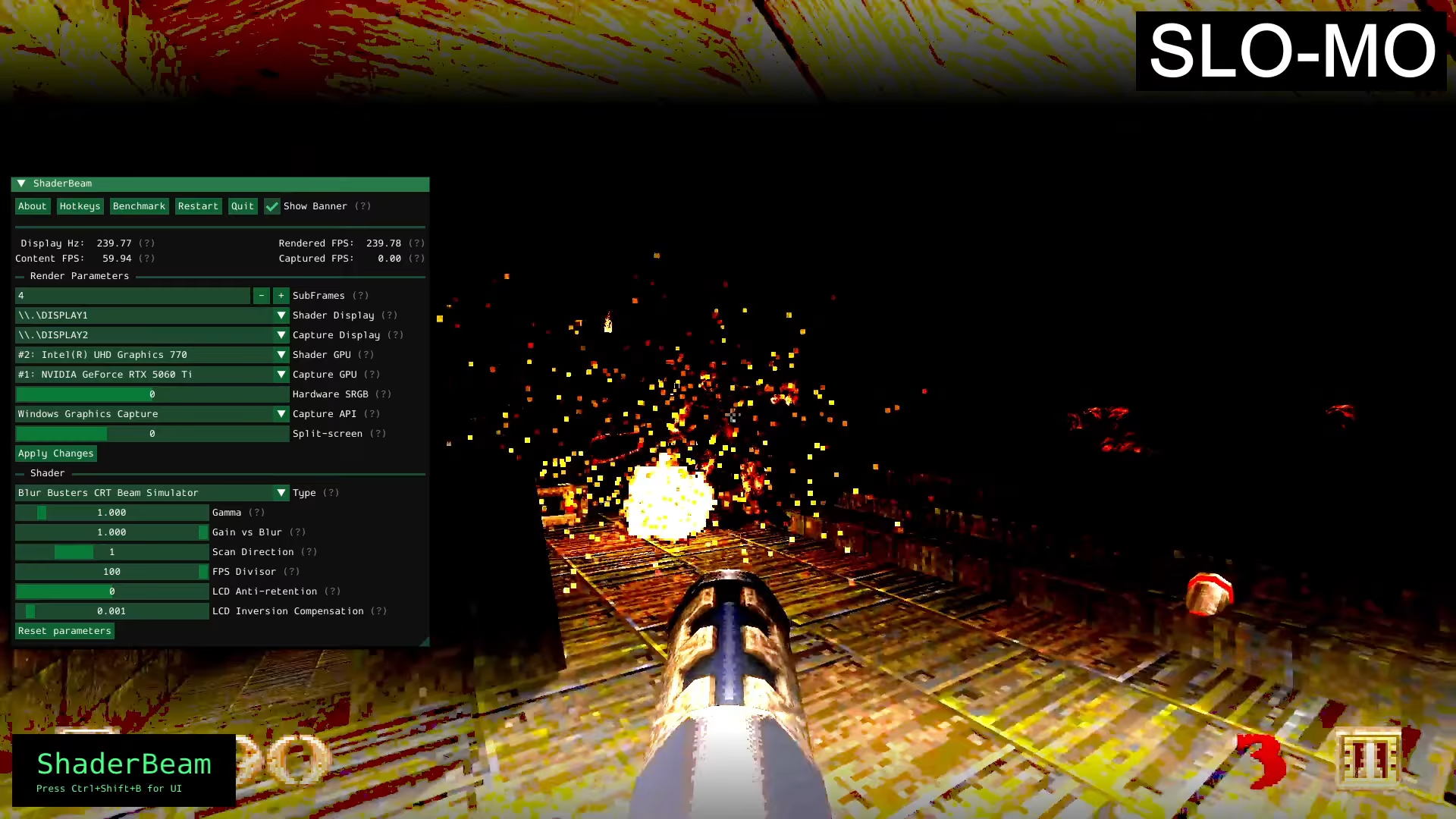This screenshot has width=1456, height=819.
Task: Click the Captured FPS help icon
Action: click(416, 258)
